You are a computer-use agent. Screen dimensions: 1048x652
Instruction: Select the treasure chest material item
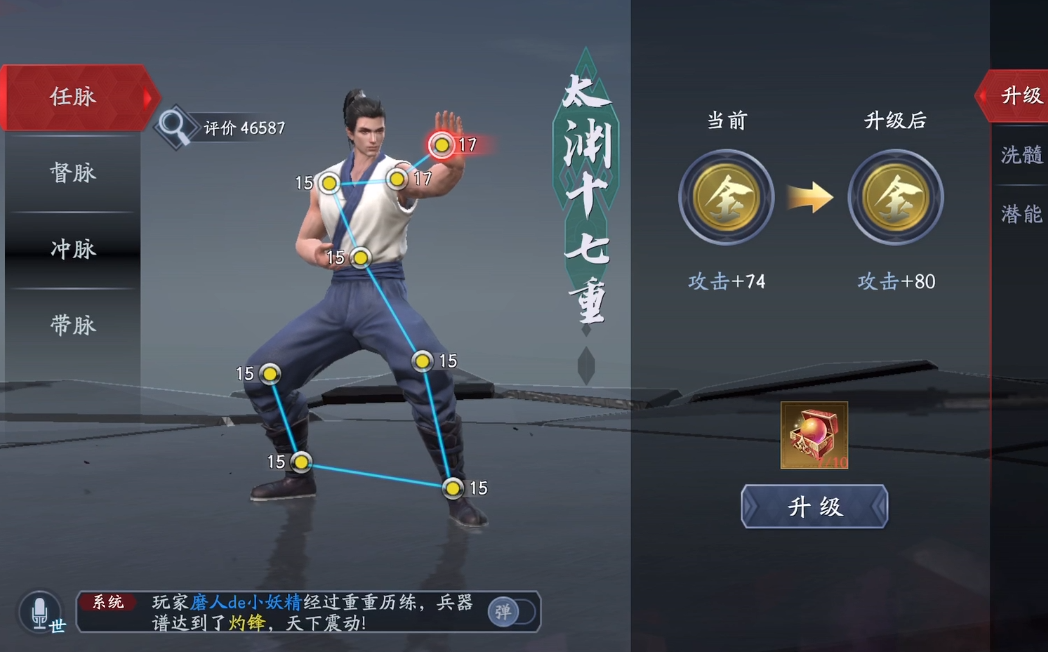click(814, 435)
